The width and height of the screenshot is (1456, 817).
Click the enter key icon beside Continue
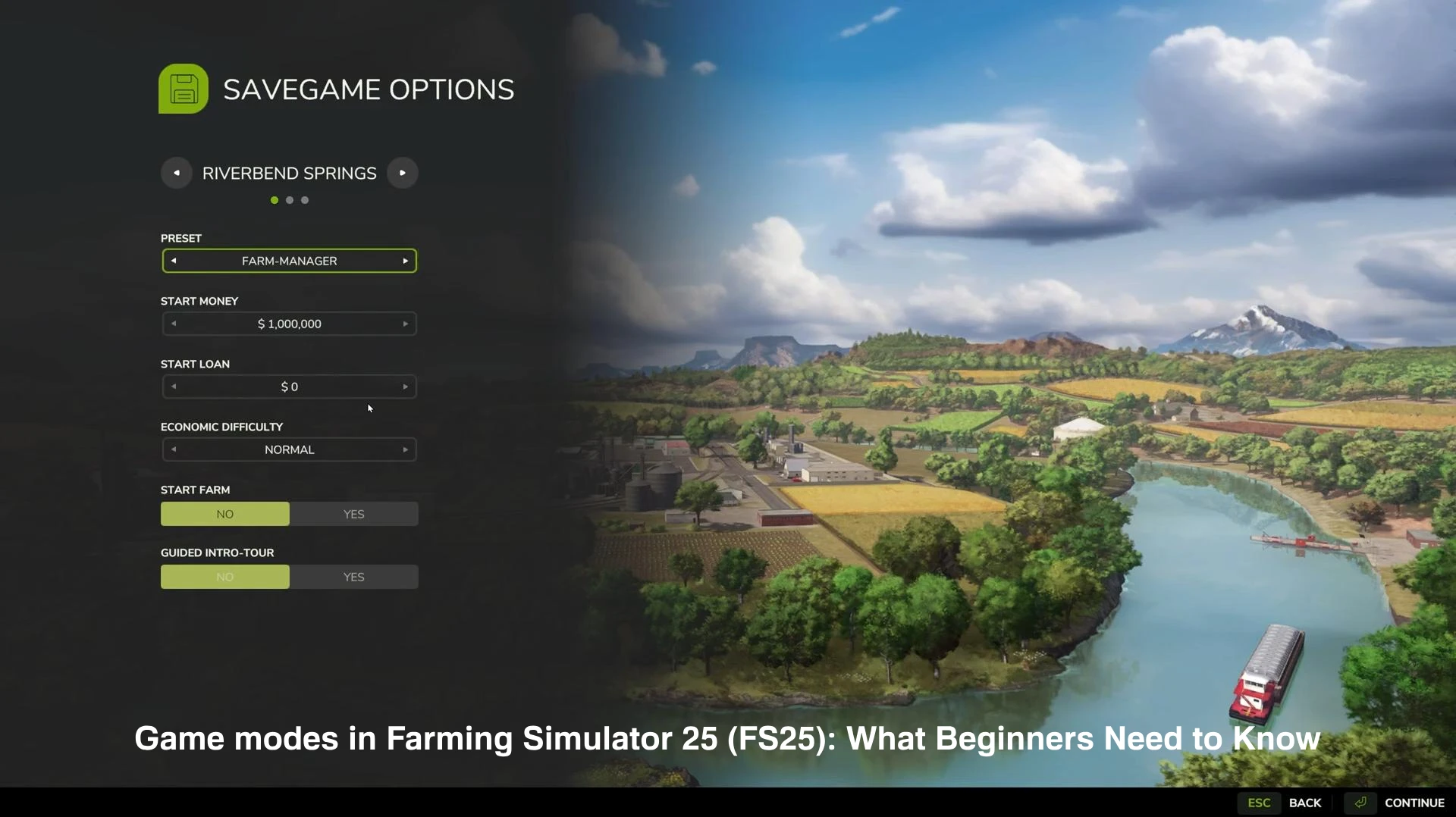pos(1360,803)
